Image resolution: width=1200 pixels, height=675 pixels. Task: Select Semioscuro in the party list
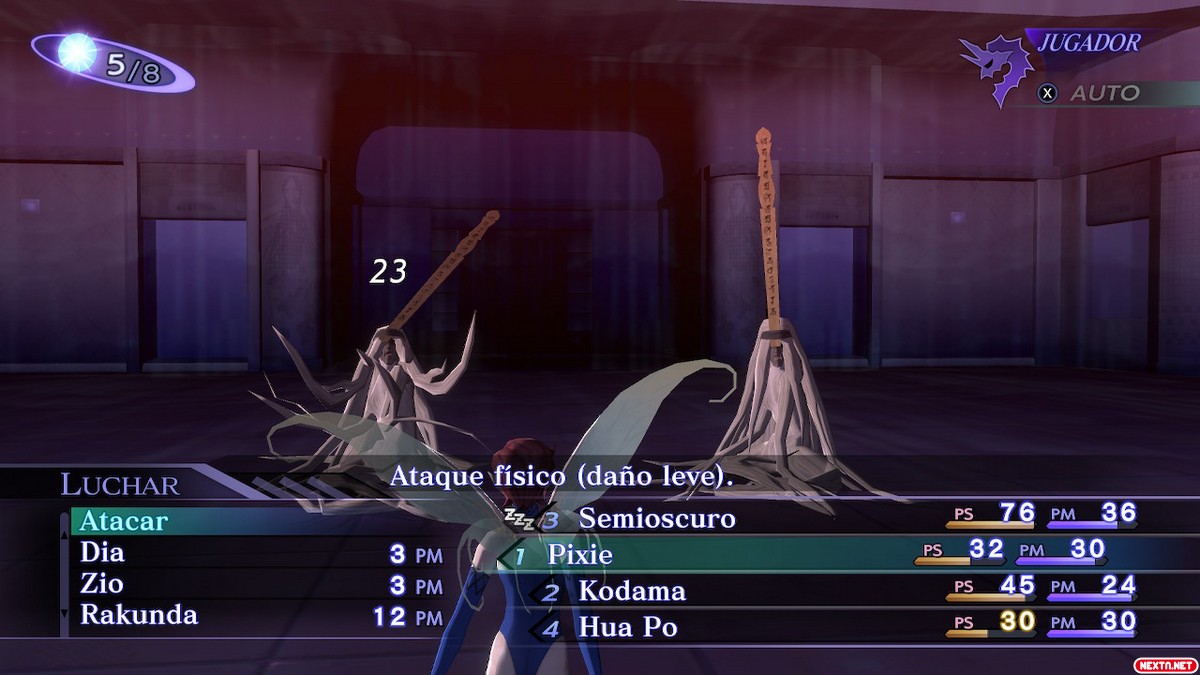656,518
